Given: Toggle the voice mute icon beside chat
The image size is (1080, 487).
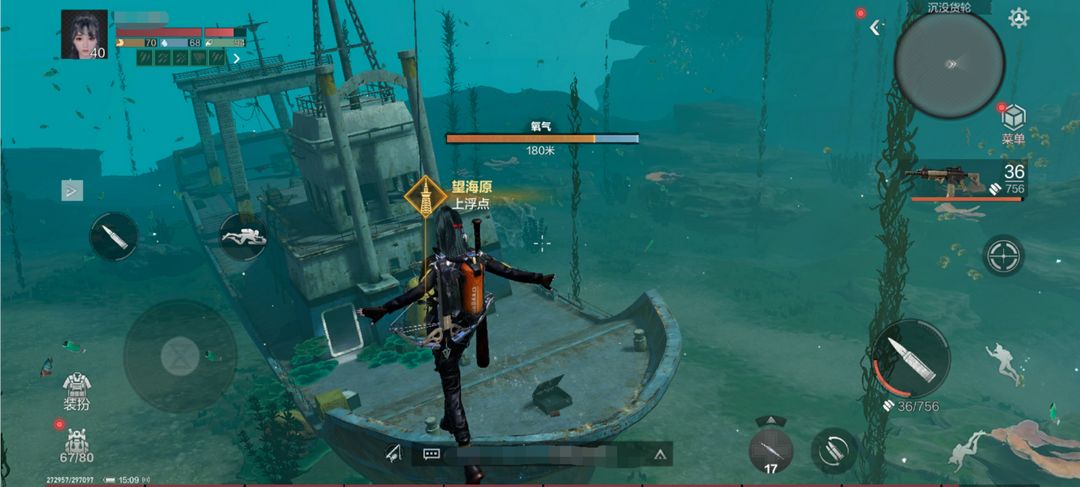Looking at the screenshot, I should (x=393, y=453).
